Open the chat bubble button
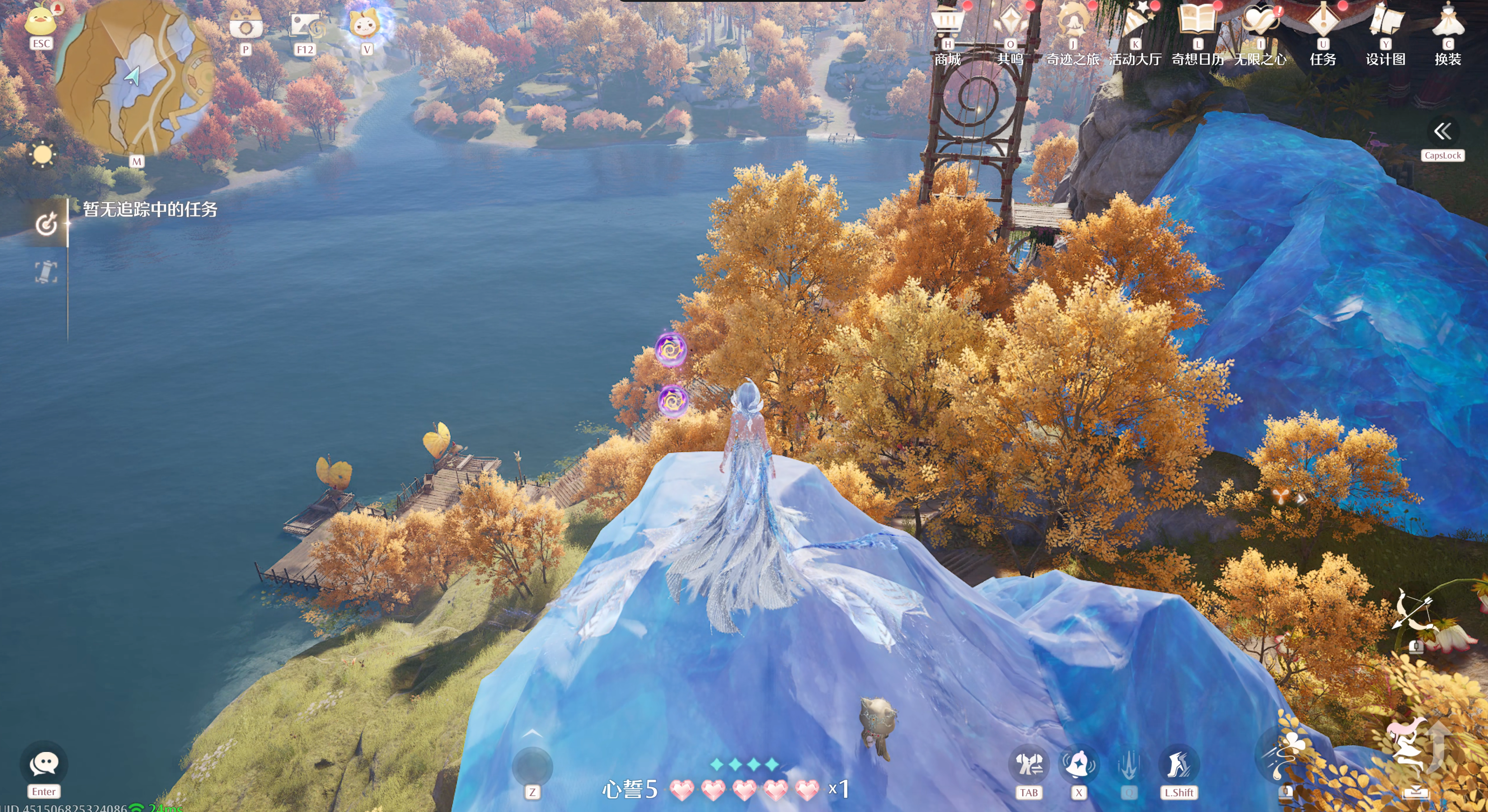 [x=44, y=764]
